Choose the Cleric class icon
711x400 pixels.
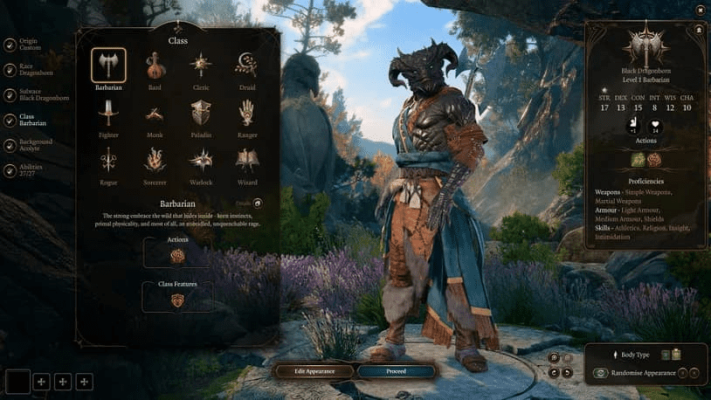(201, 66)
